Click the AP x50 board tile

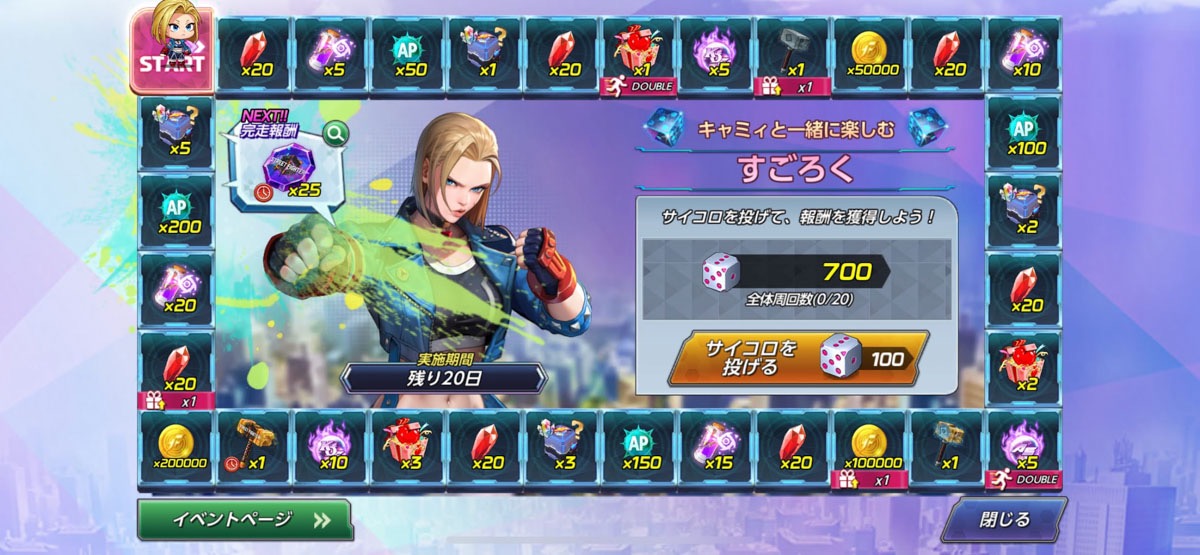[408, 54]
